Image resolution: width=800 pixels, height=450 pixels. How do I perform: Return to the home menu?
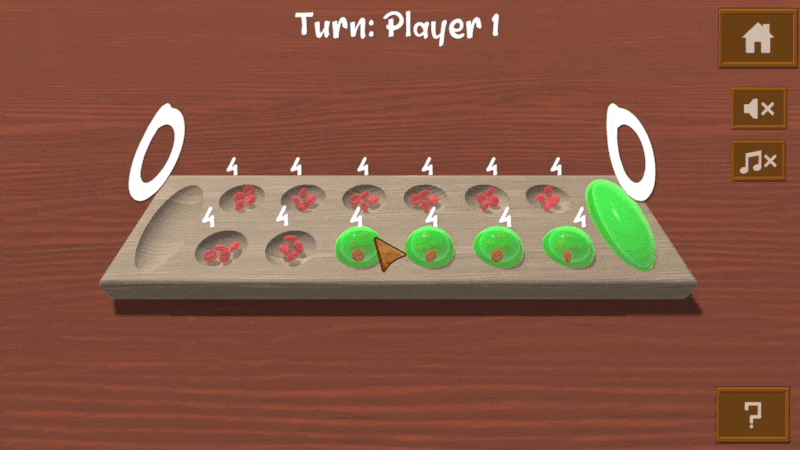click(x=758, y=39)
